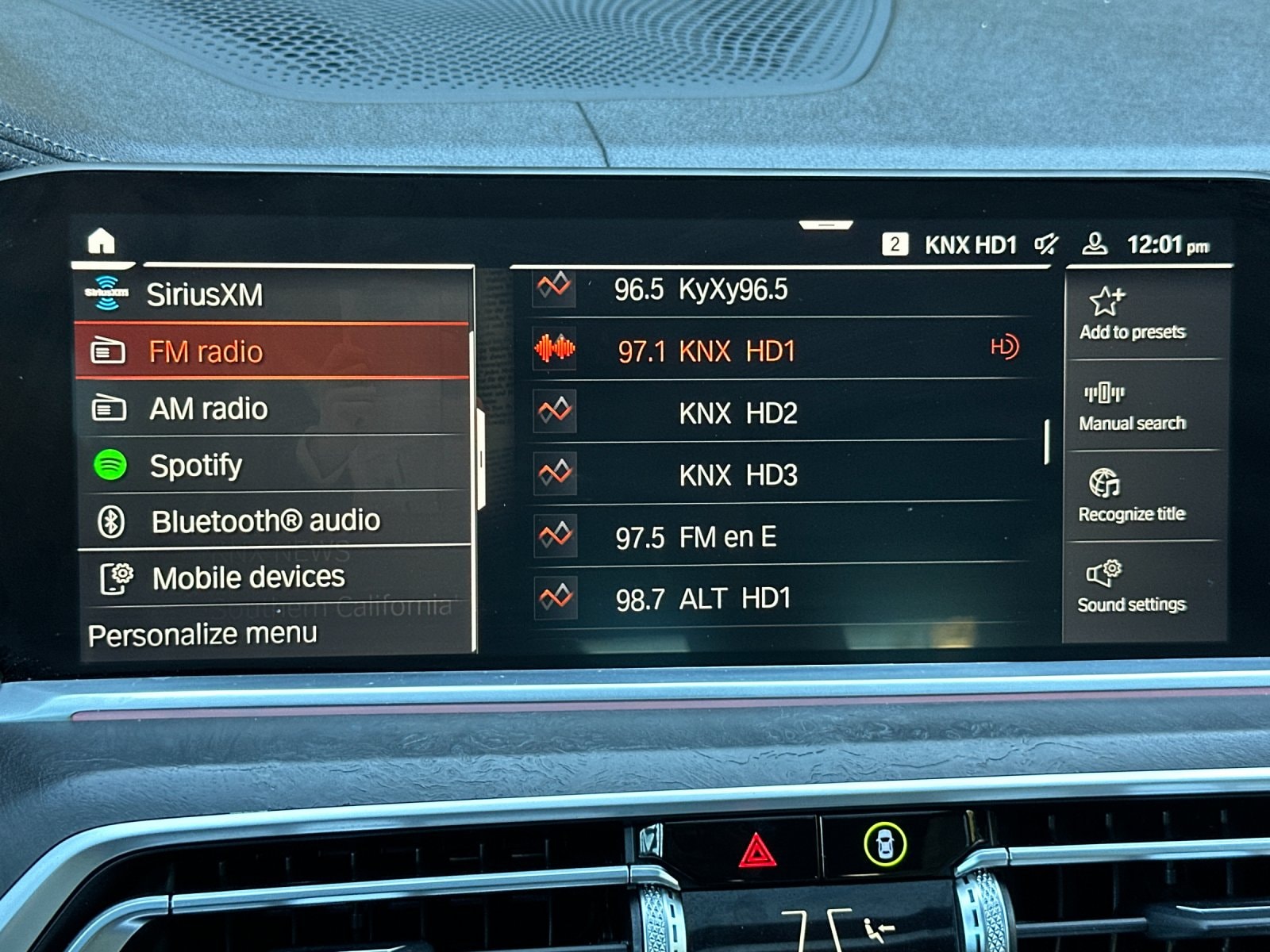
Task: Open Manual search
Action: point(1105,394)
